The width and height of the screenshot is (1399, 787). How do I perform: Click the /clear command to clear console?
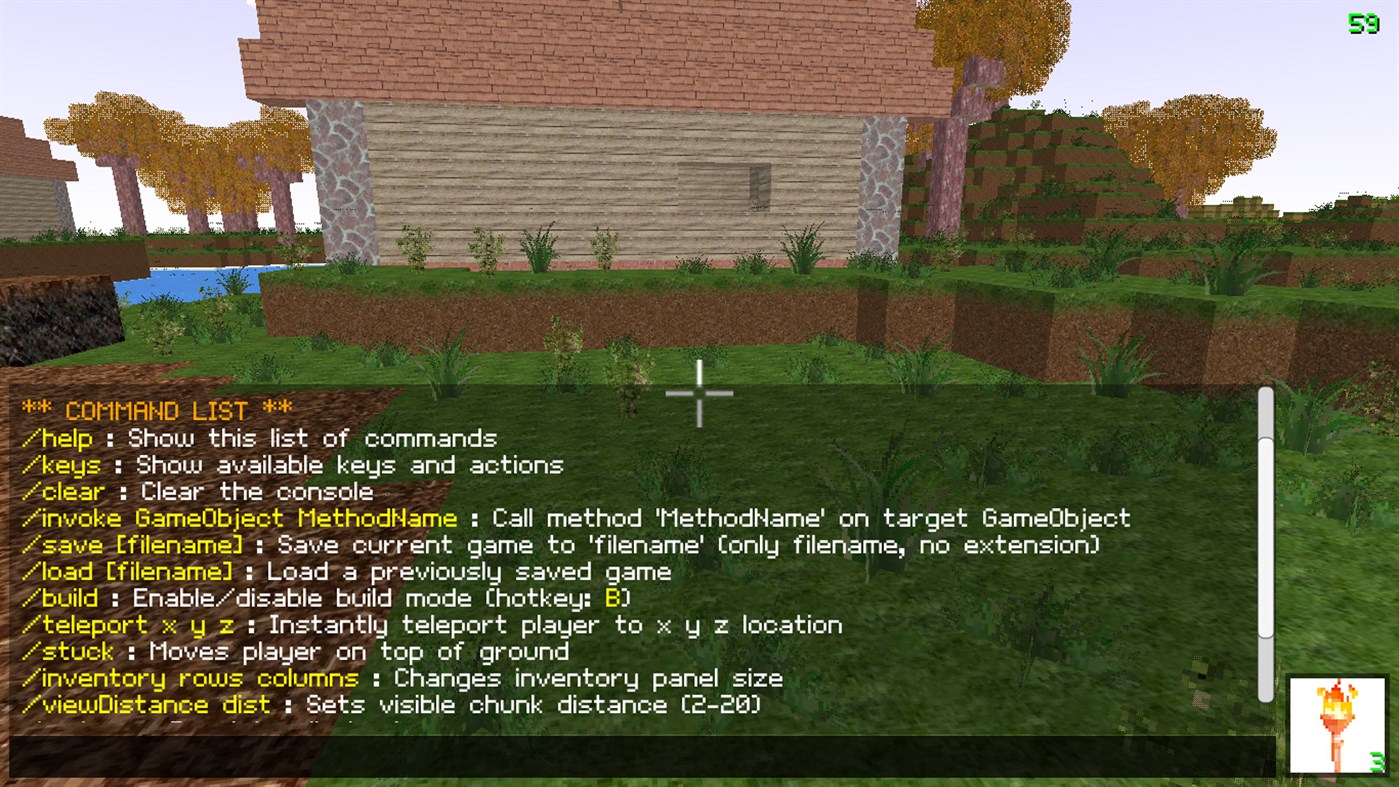point(62,491)
